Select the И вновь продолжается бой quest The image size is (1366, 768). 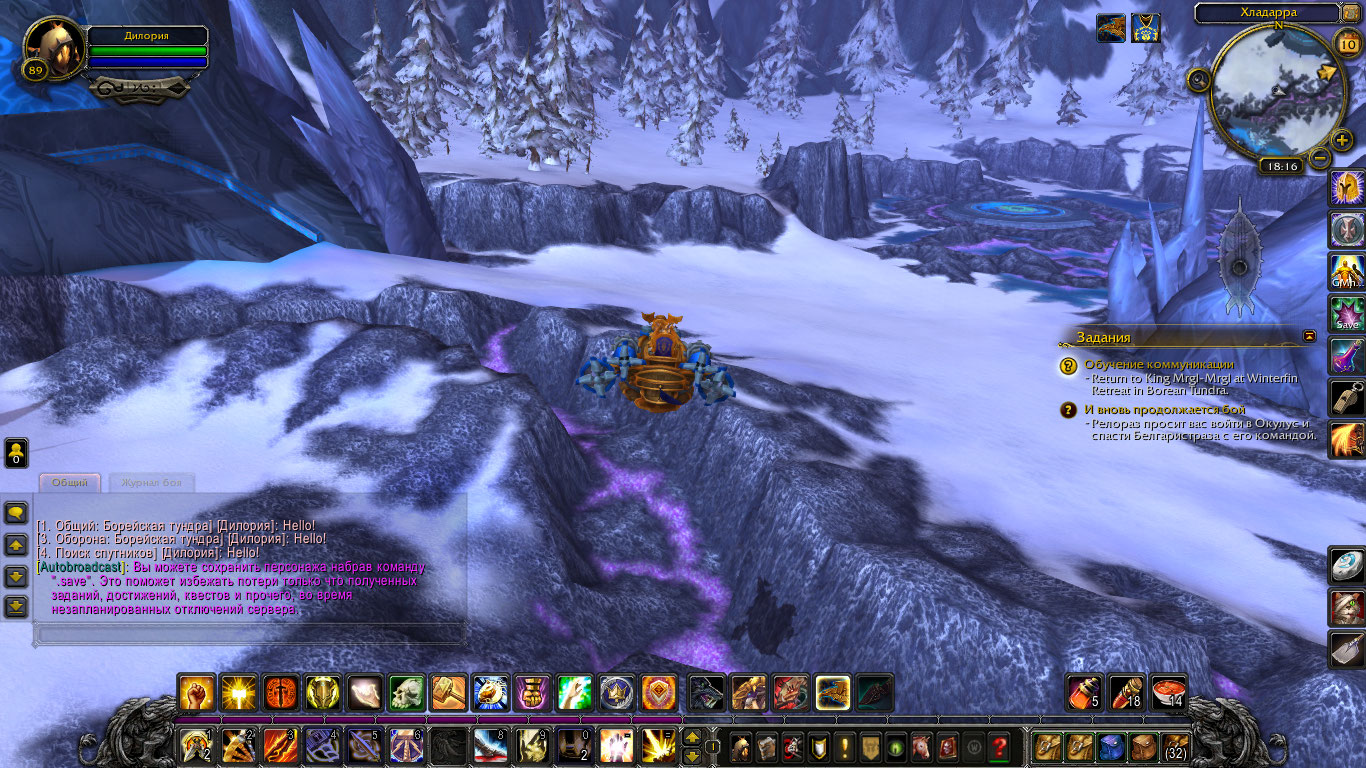[x=1165, y=410]
